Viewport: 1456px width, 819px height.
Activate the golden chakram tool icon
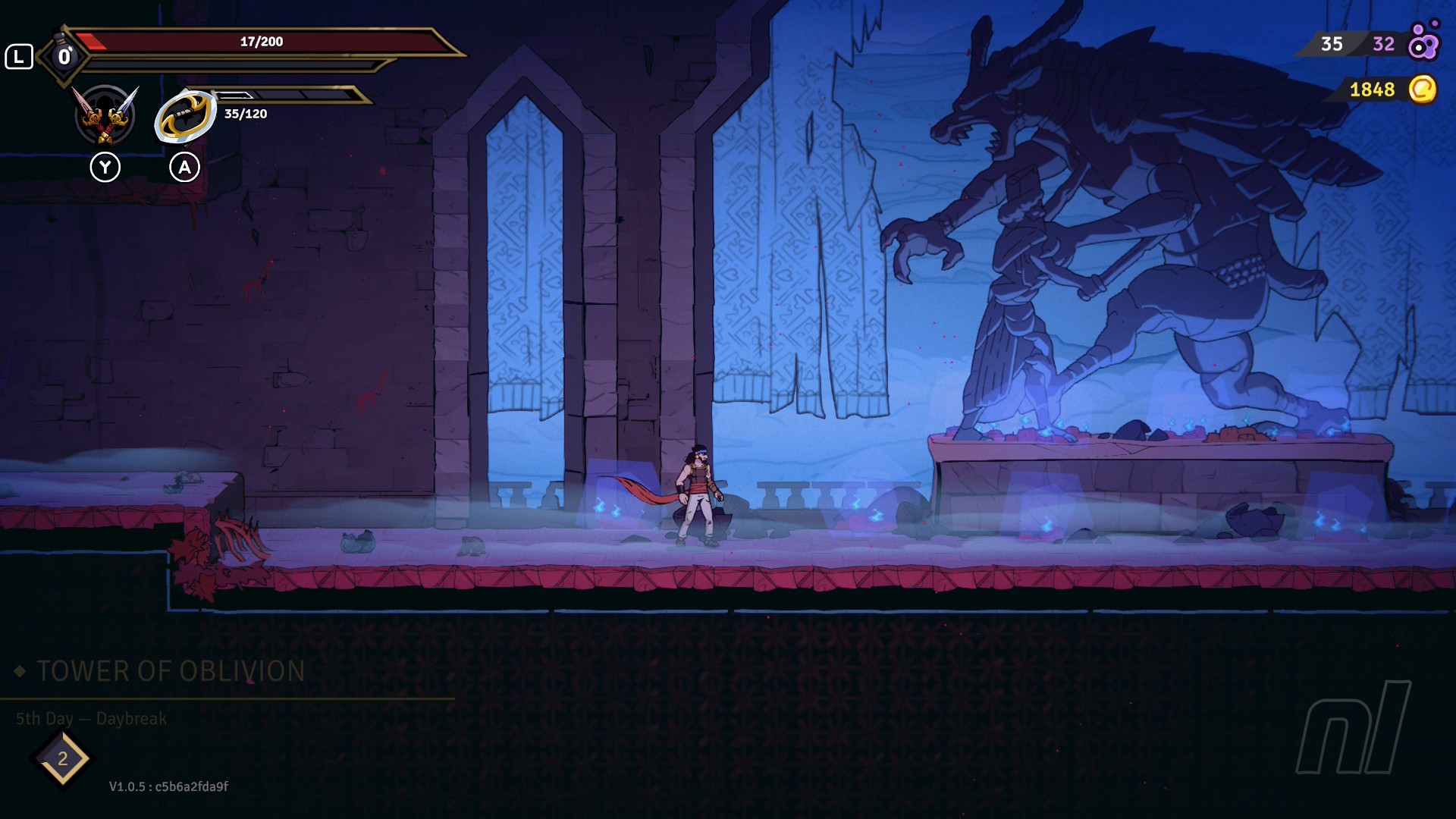coord(185,116)
